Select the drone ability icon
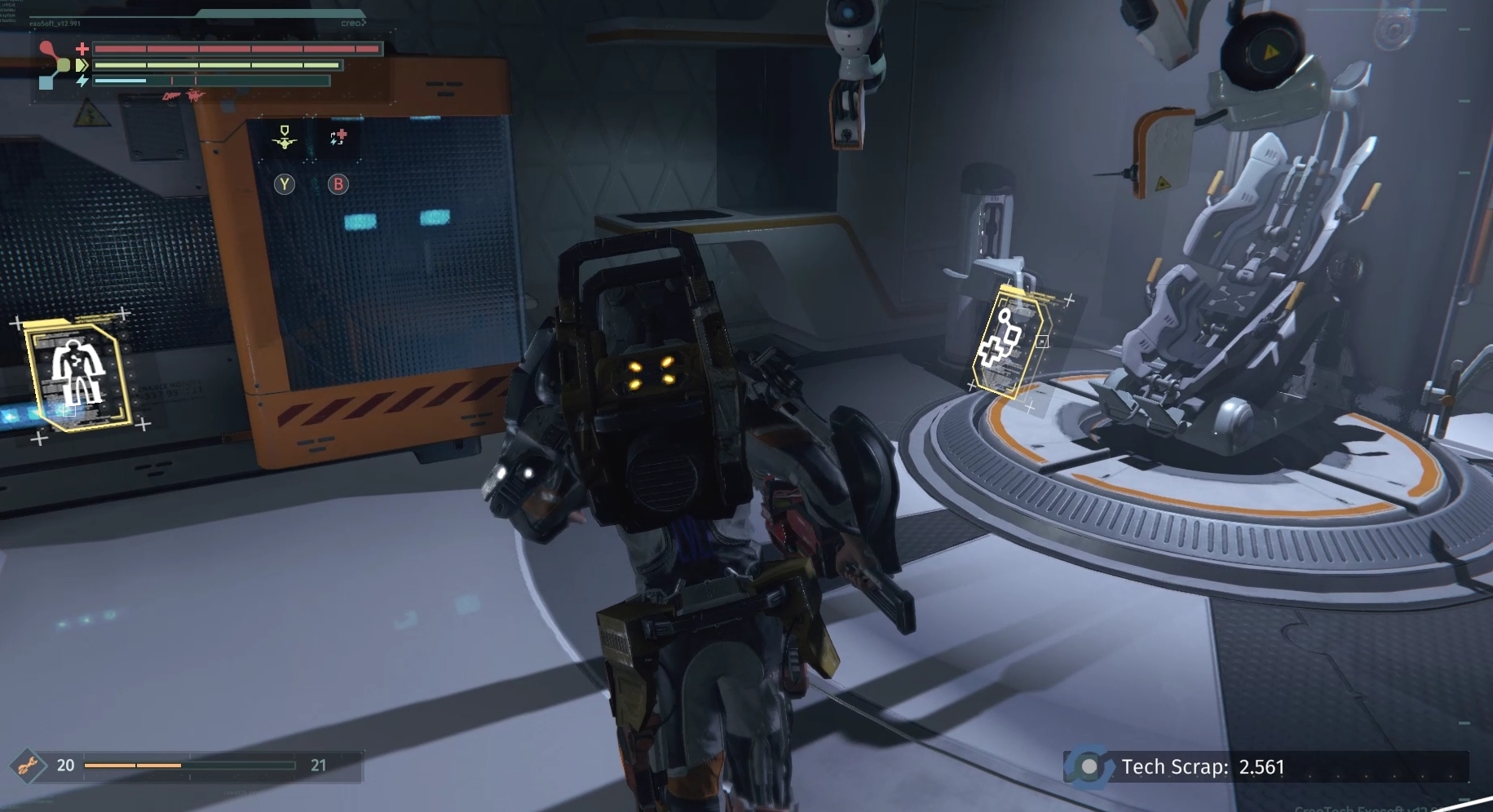 (285, 138)
